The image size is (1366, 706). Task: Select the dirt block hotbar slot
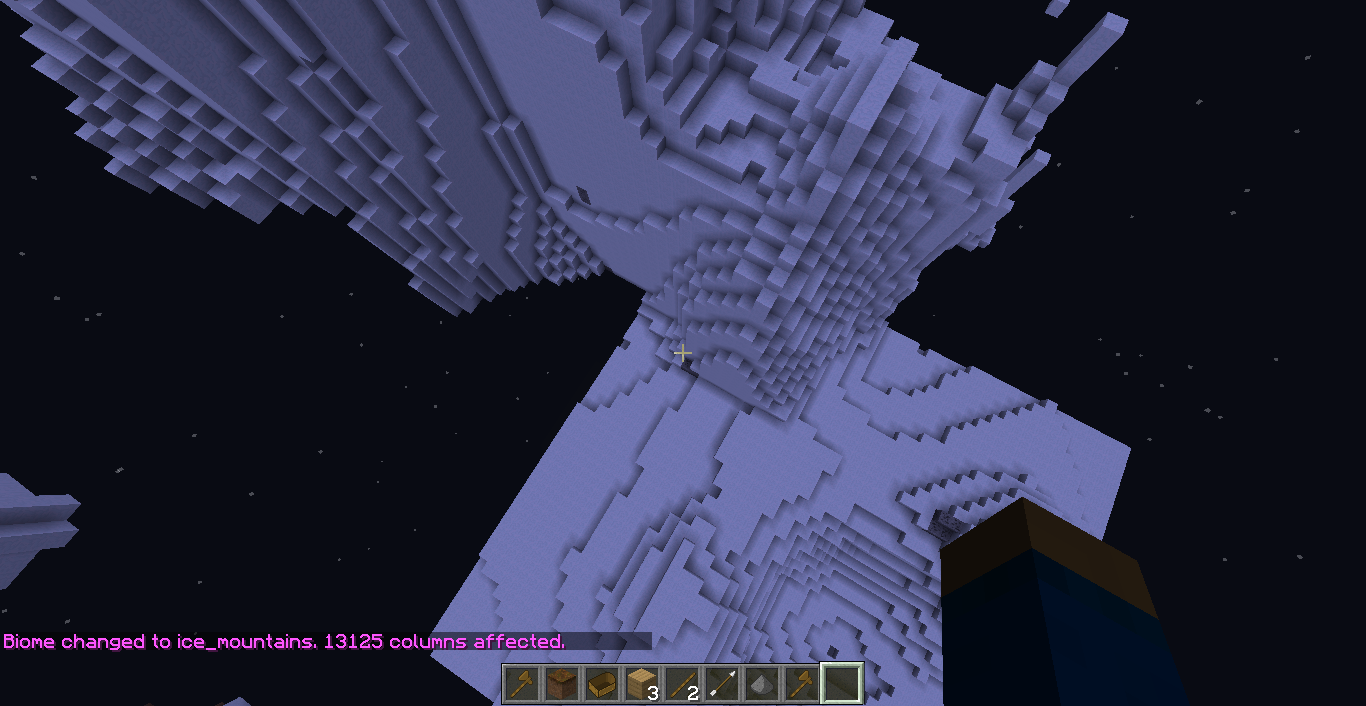(561, 684)
